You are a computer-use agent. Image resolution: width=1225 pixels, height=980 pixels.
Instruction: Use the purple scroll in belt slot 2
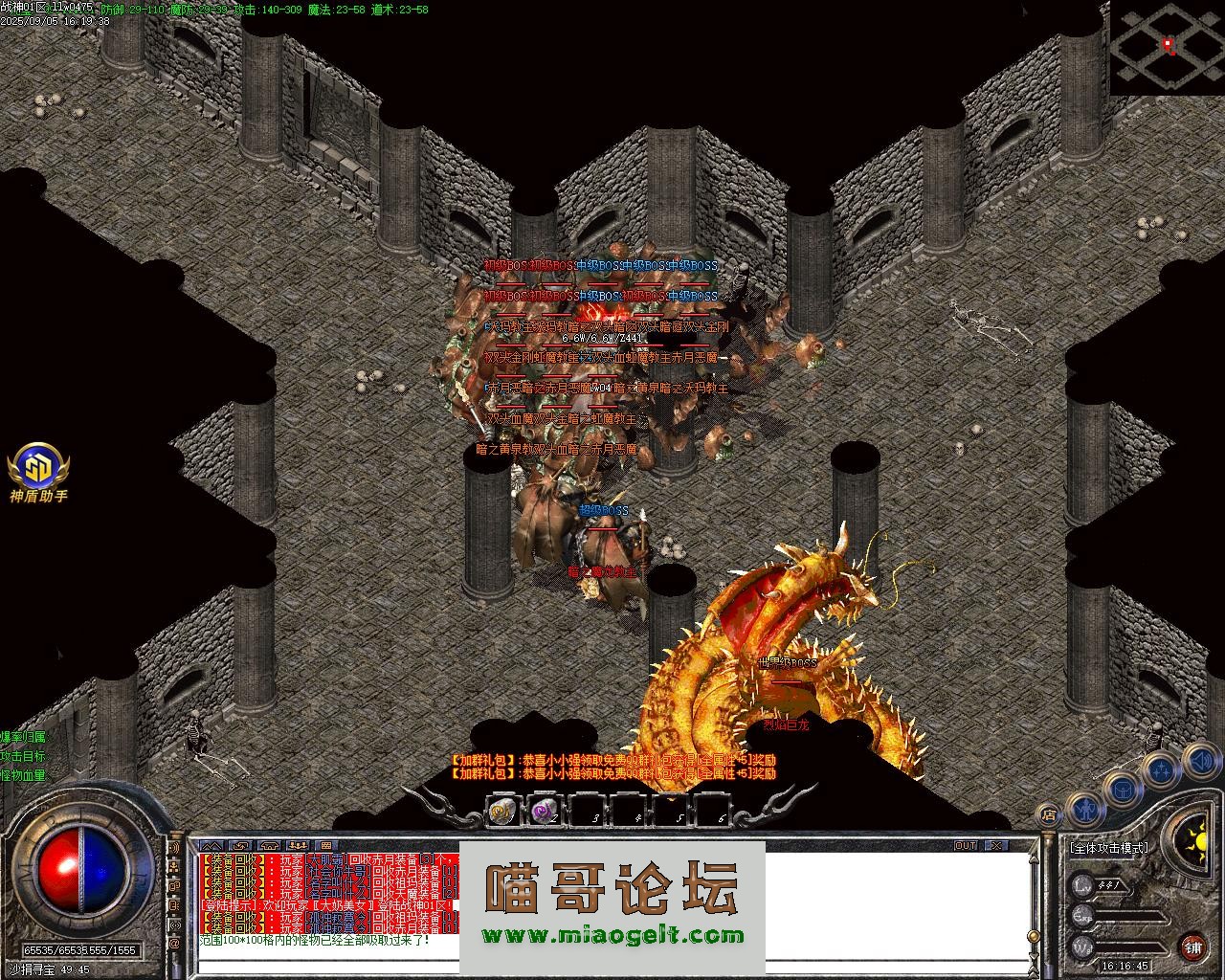click(545, 812)
